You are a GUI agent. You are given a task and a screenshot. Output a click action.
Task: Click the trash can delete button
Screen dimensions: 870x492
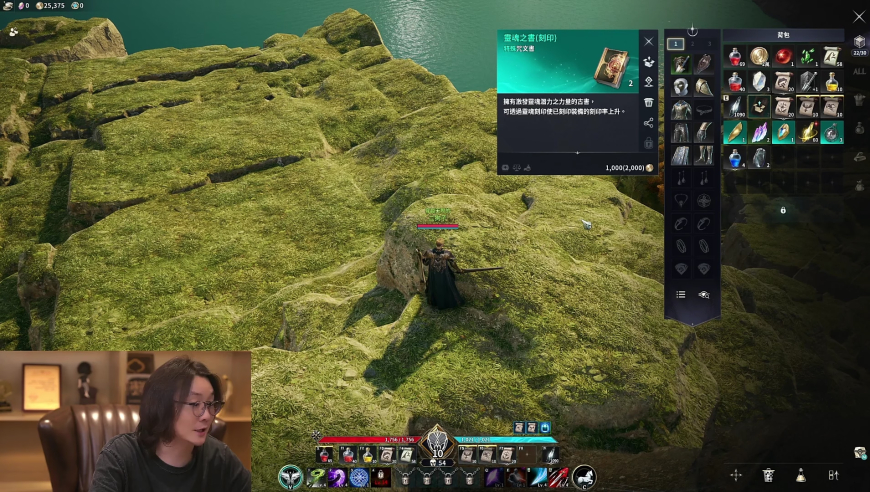tap(648, 102)
